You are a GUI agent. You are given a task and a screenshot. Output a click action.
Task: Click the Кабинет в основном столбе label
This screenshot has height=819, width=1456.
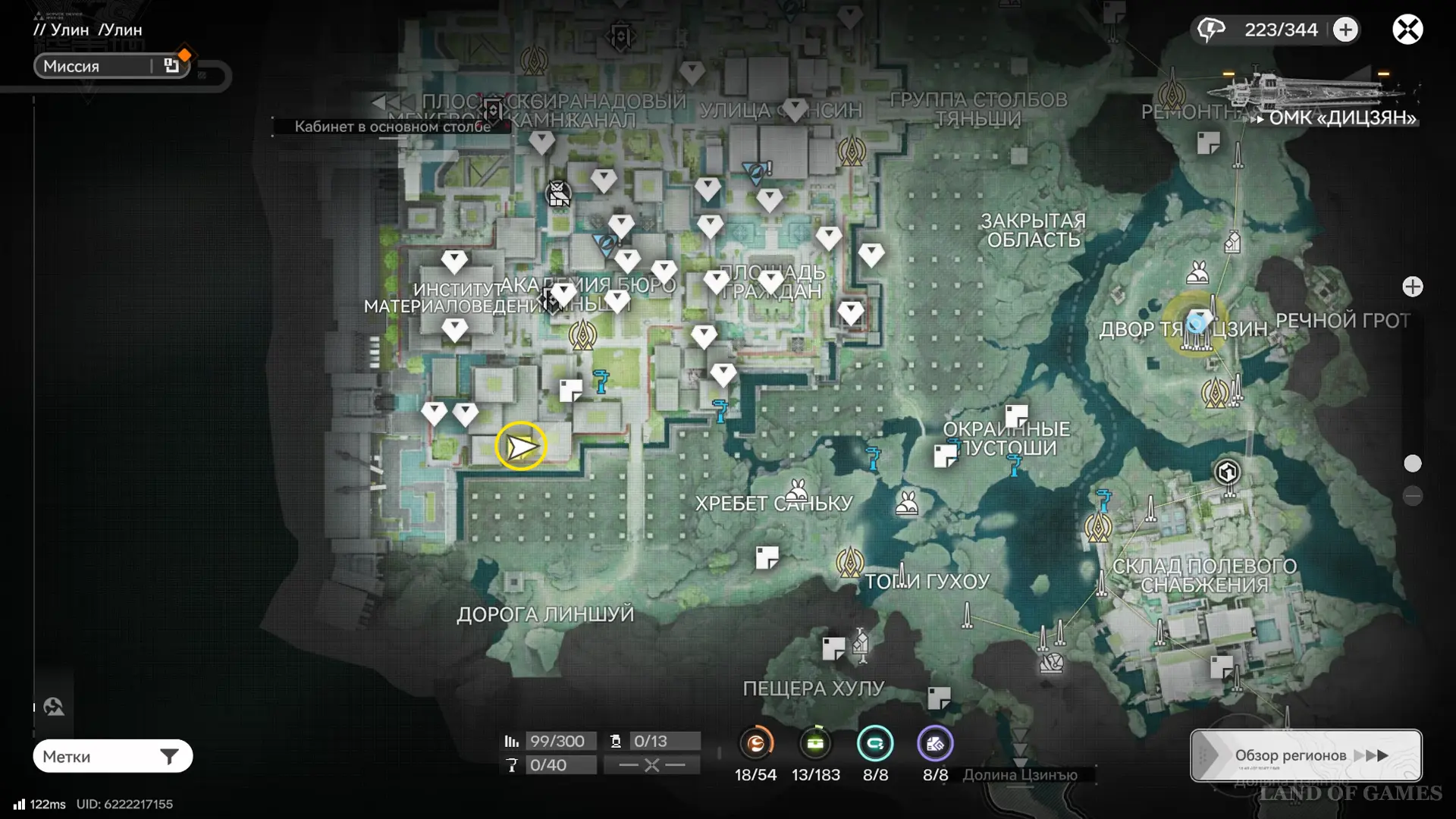click(x=392, y=127)
